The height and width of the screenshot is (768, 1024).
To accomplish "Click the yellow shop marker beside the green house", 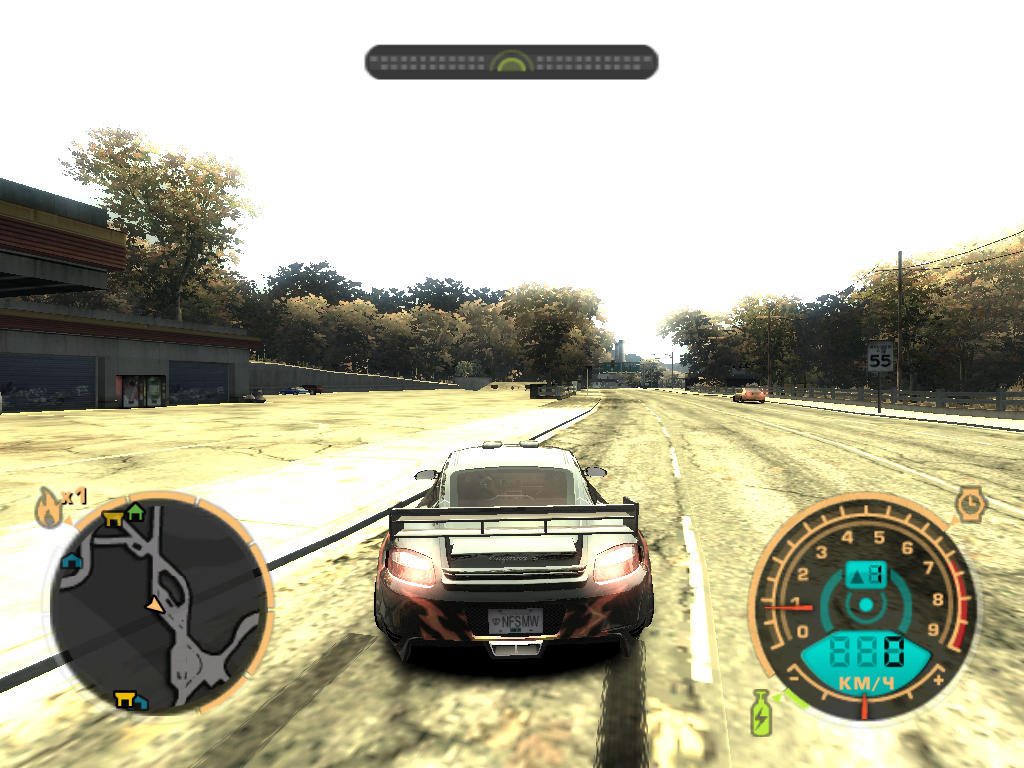I will click(113, 517).
